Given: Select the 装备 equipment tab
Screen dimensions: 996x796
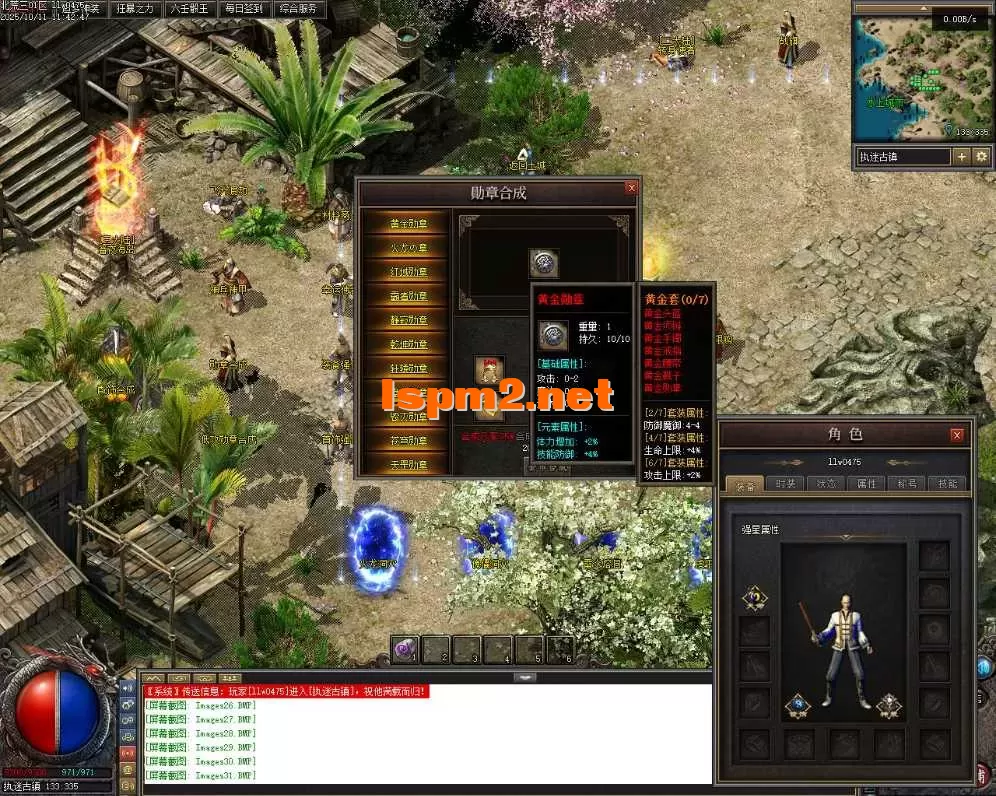Looking at the screenshot, I should (x=746, y=483).
